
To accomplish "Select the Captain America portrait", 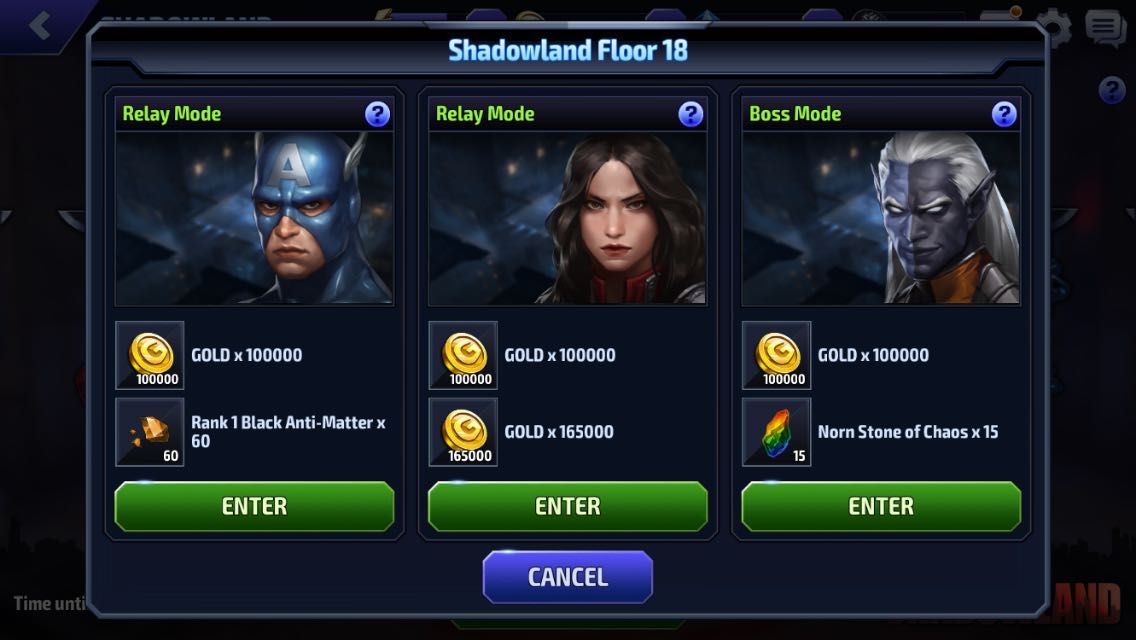I will pos(254,218).
